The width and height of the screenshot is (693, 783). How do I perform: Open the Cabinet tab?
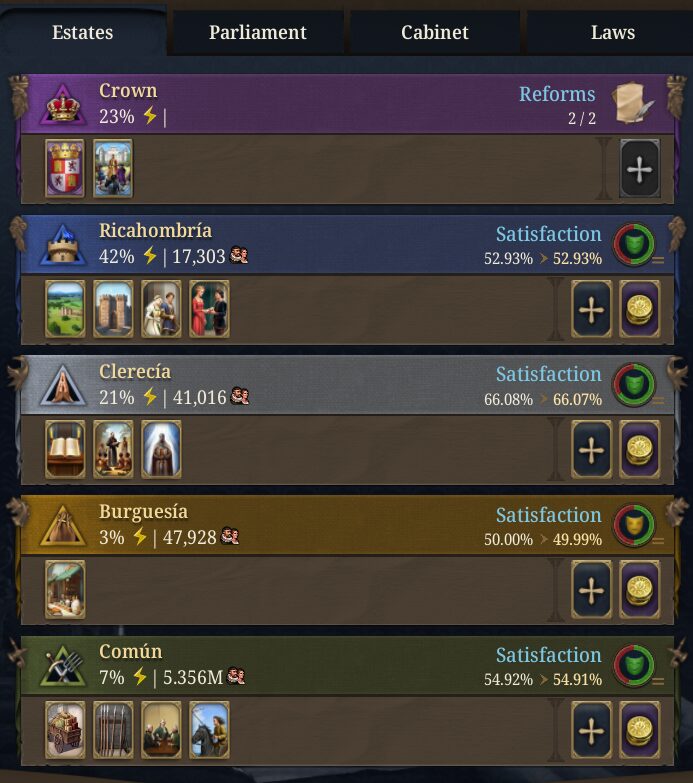point(435,32)
